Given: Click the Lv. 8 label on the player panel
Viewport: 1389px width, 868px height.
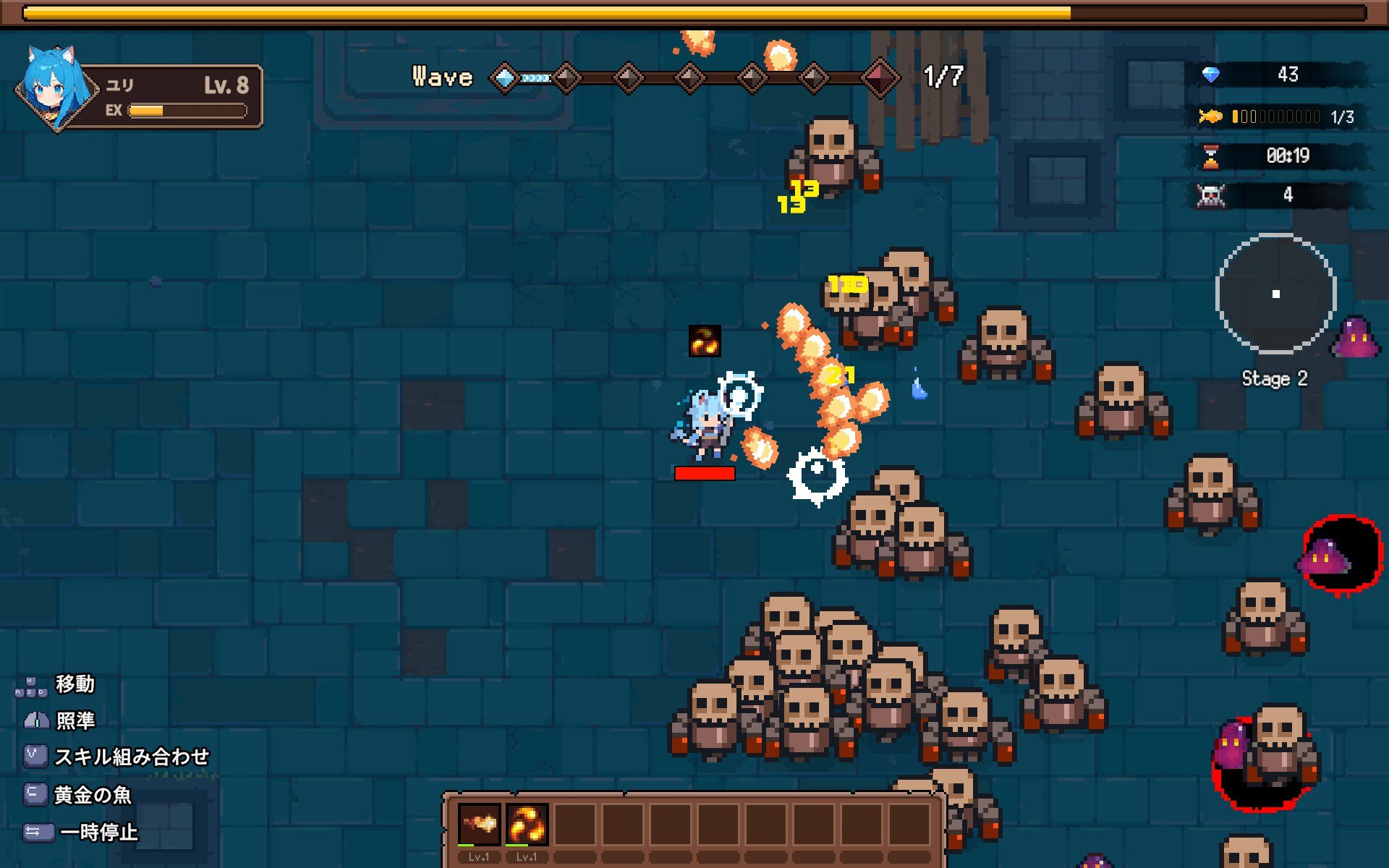Looking at the screenshot, I should (x=227, y=85).
